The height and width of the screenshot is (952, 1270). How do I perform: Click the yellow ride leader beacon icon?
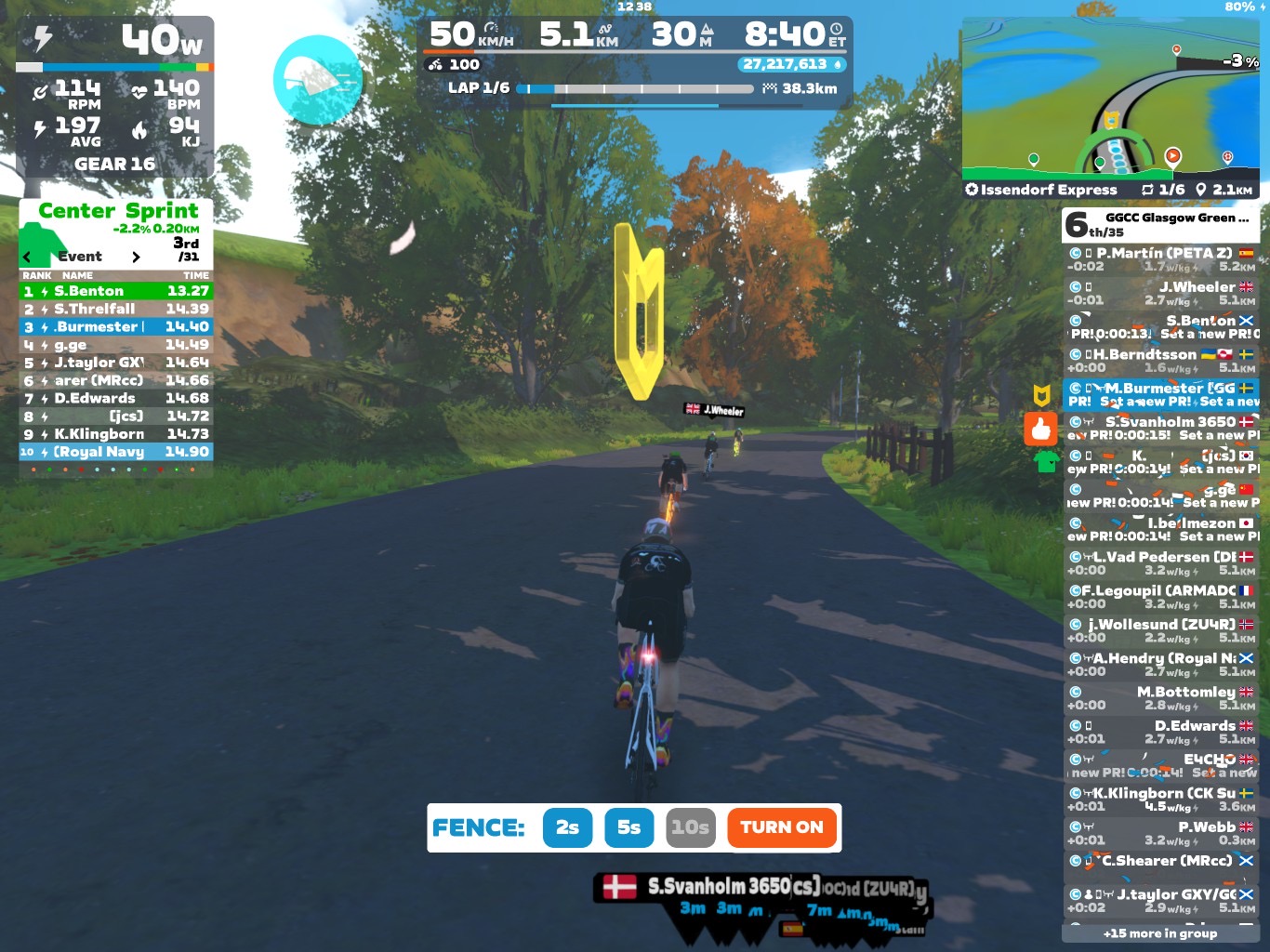pyautogui.click(x=1041, y=395)
